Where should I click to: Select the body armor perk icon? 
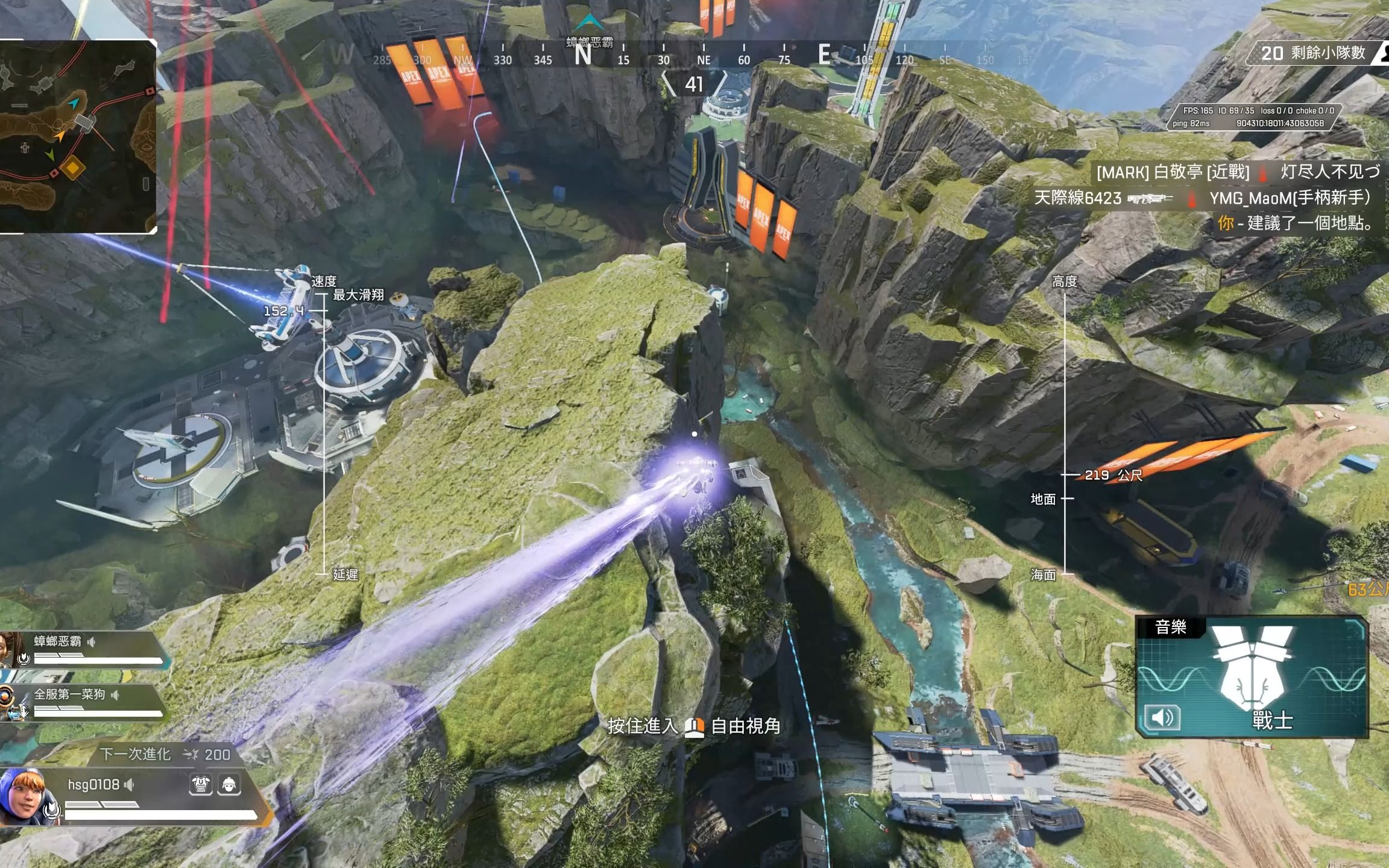[201, 784]
